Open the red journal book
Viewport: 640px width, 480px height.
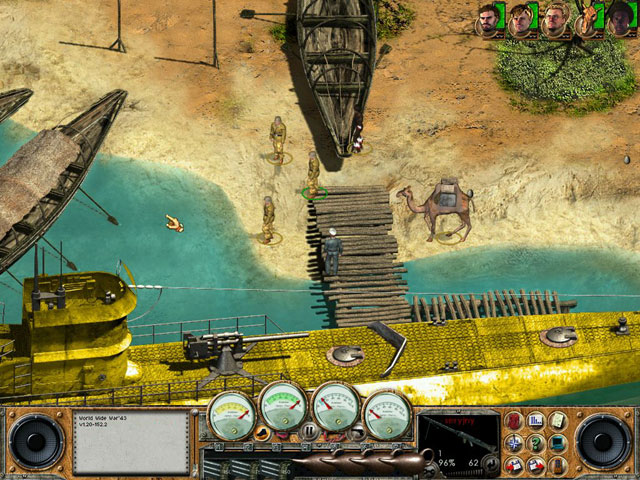point(514,421)
